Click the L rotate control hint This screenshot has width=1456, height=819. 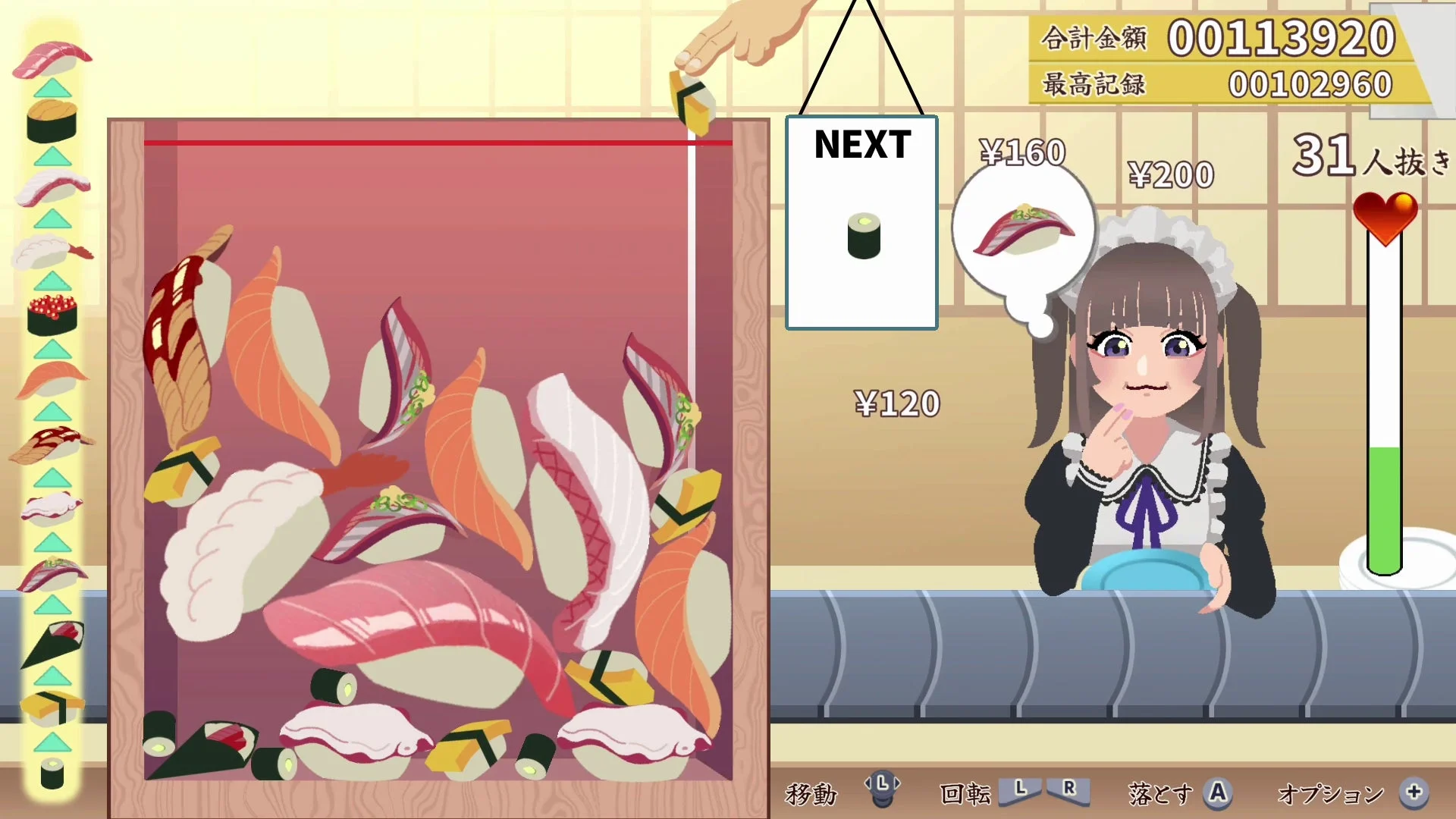coord(1020,792)
